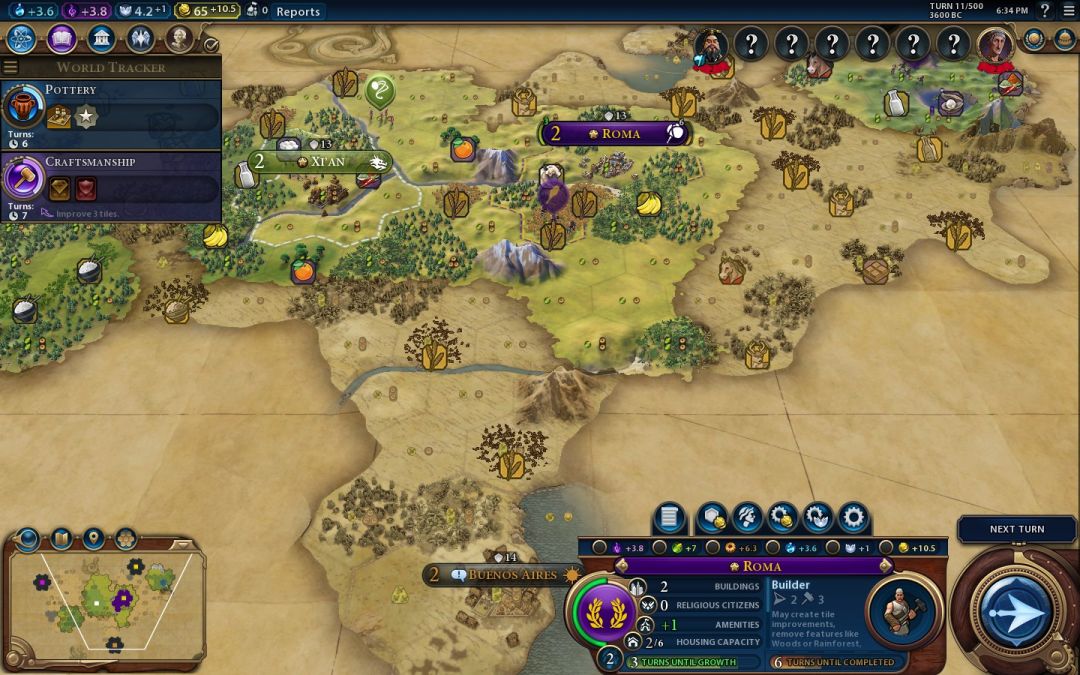The height and width of the screenshot is (675, 1080).
Task: Open the Great People portrait icon
Action: [x=179, y=39]
